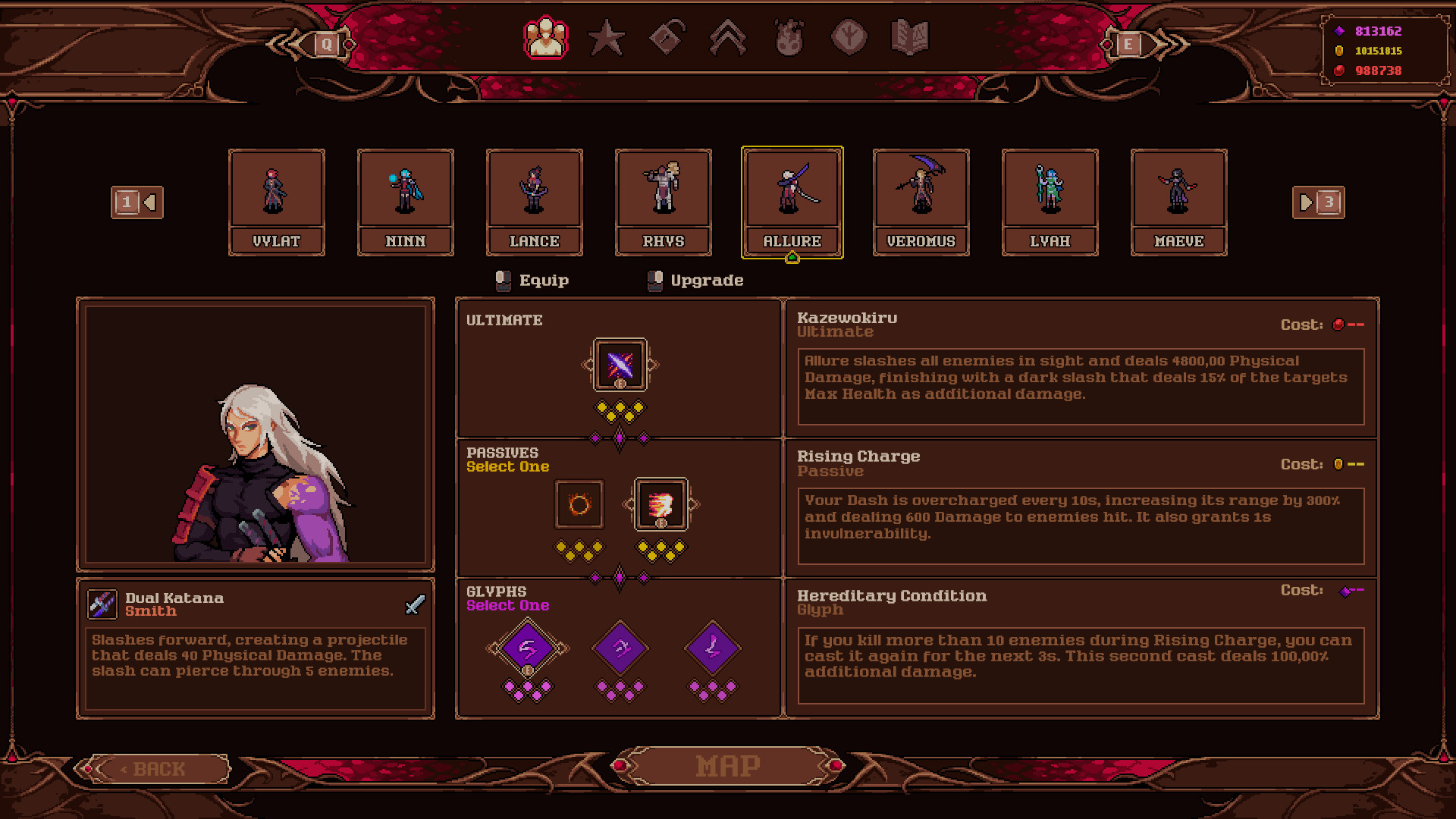1456x819 pixels.
Task: Click the Q arrow on the top banner
Action: pos(328,44)
